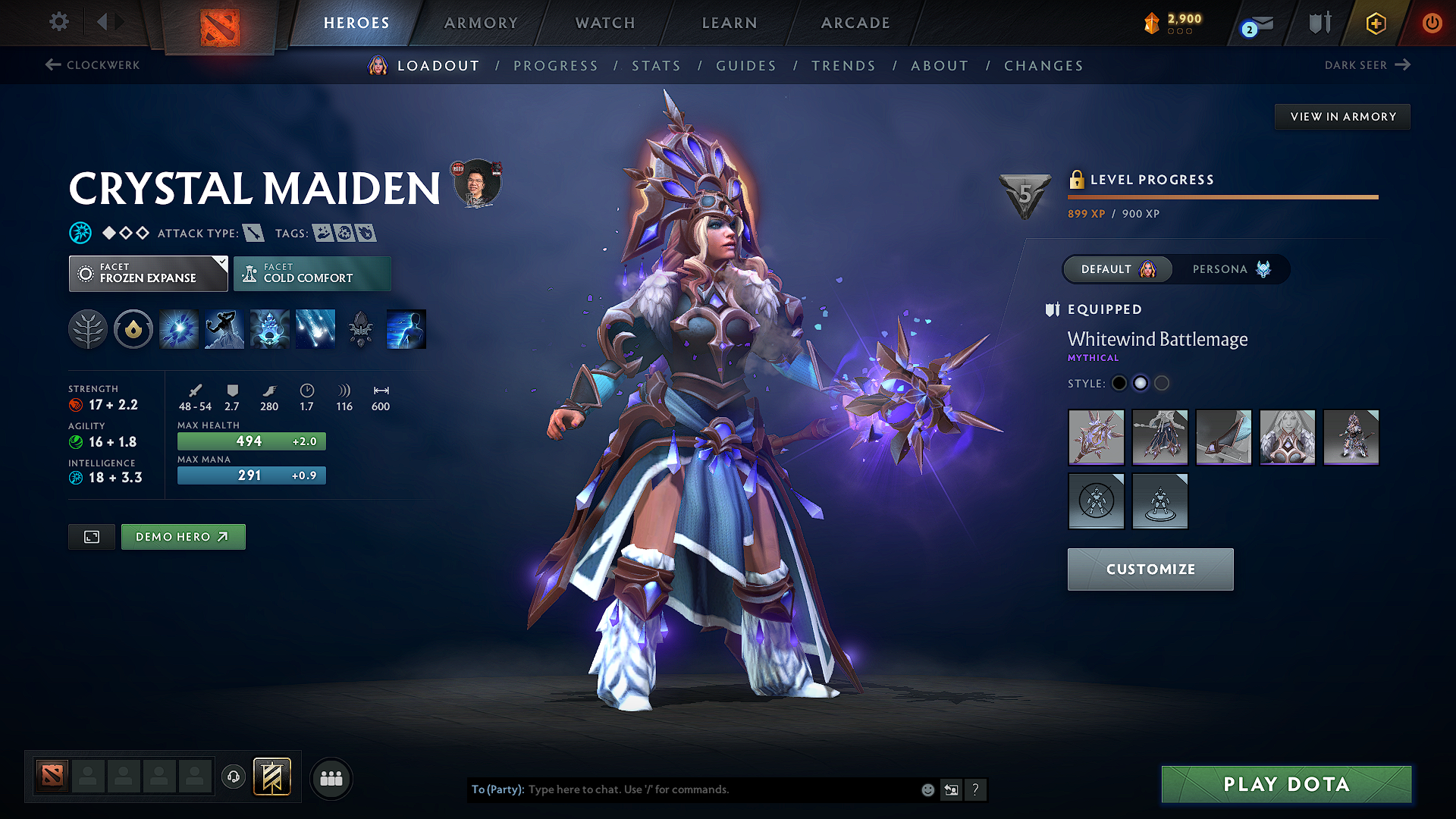Open the Freezing Field ultimate icon
Viewport: 1456px width, 819px height.
coord(315,328)
